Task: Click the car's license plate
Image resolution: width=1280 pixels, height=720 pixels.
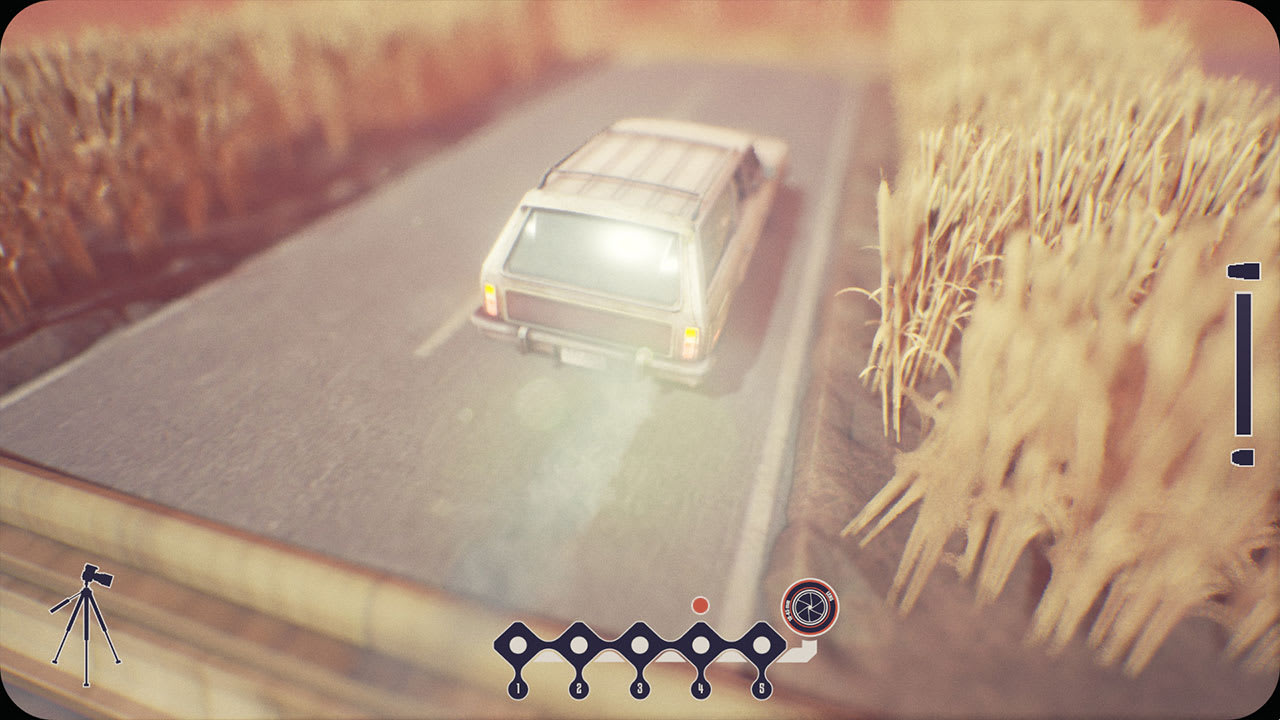Action: pyautogui.click(x=573, y=357)
